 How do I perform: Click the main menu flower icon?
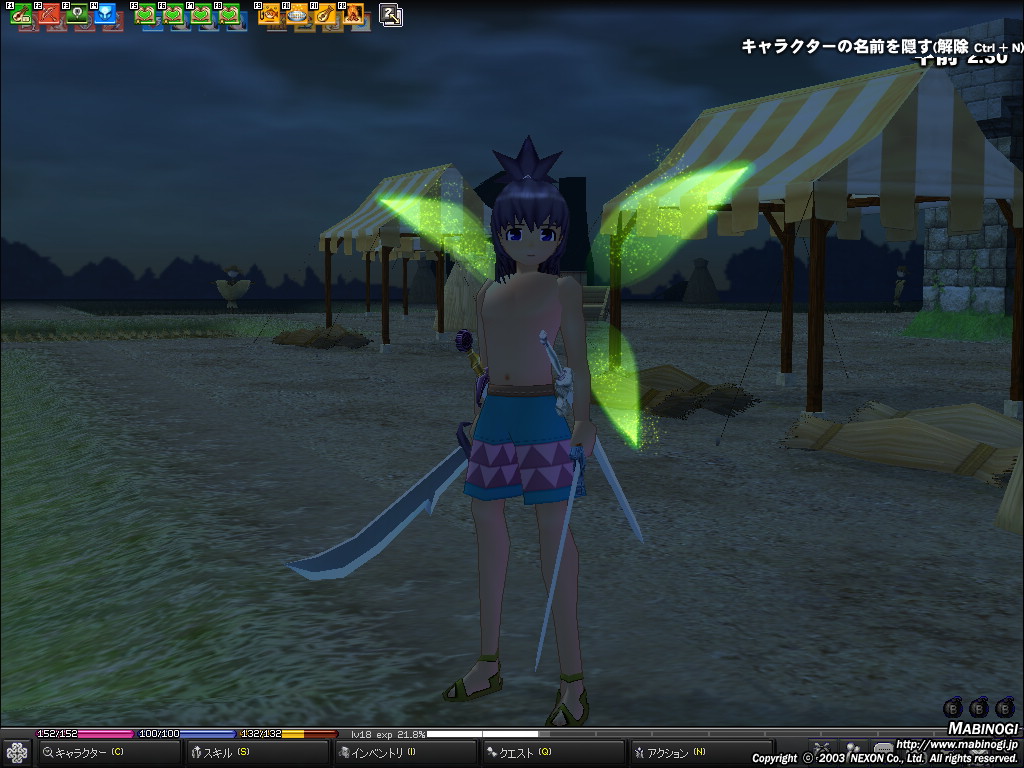click(17, 752)
